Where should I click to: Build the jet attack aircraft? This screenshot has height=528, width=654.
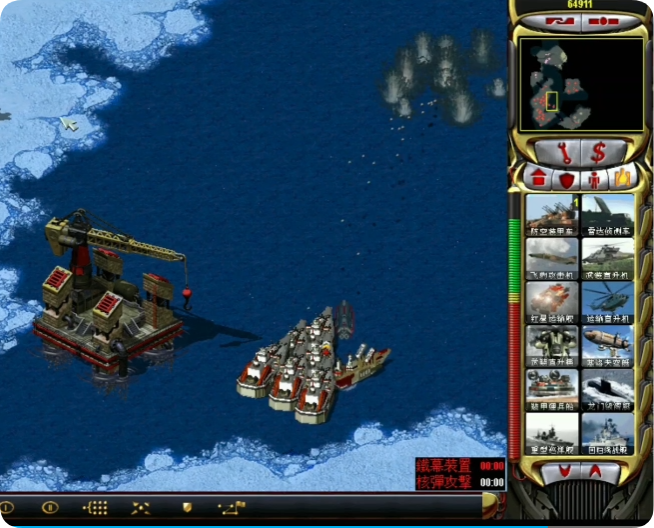551,259
